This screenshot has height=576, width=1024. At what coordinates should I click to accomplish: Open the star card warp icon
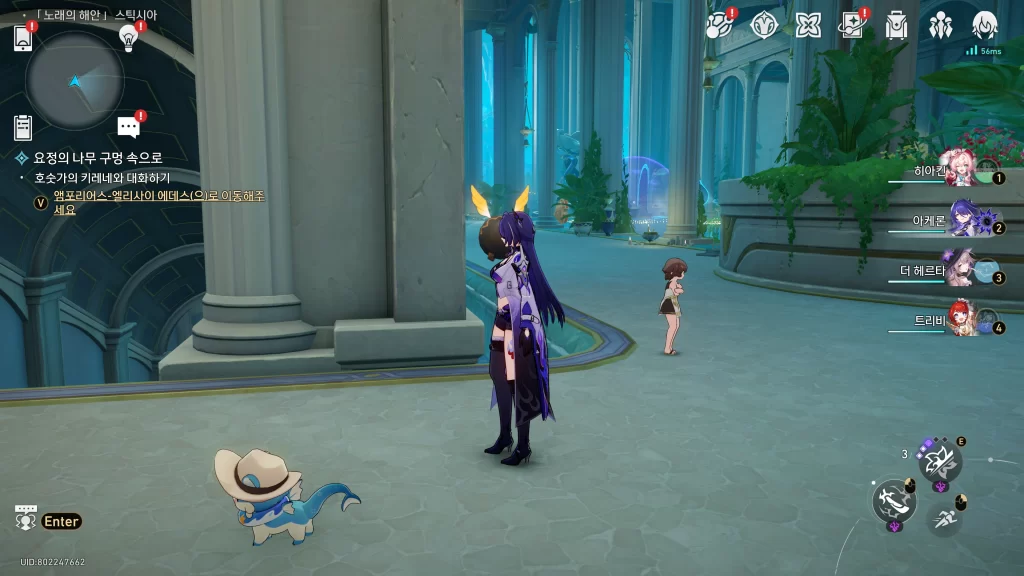[852, 25]
